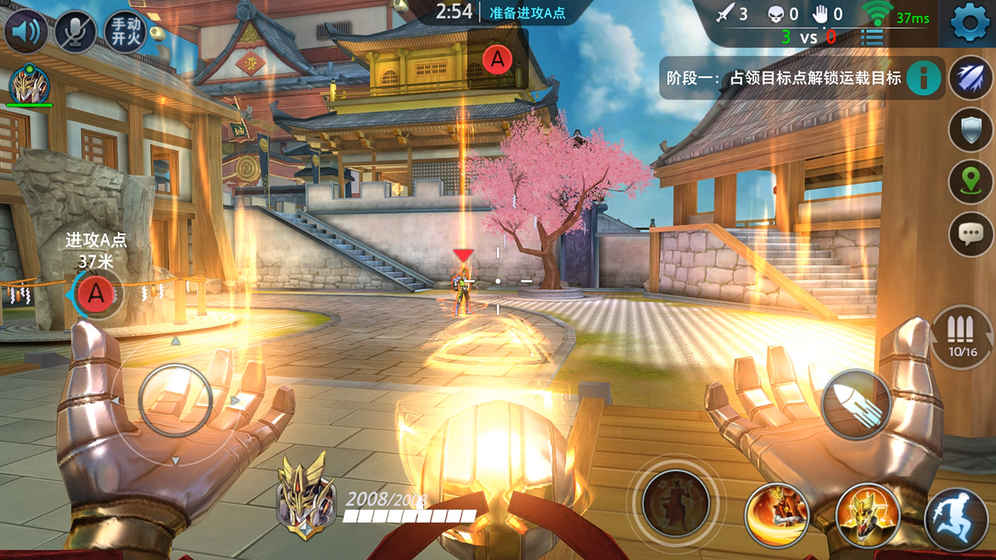
Task: Toggle the muted microphone icon
Action: point(75,31)
